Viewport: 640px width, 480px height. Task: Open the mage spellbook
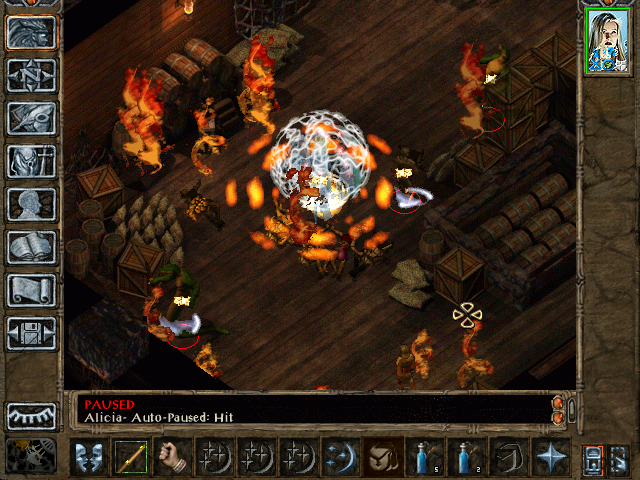tap(31, 247)
